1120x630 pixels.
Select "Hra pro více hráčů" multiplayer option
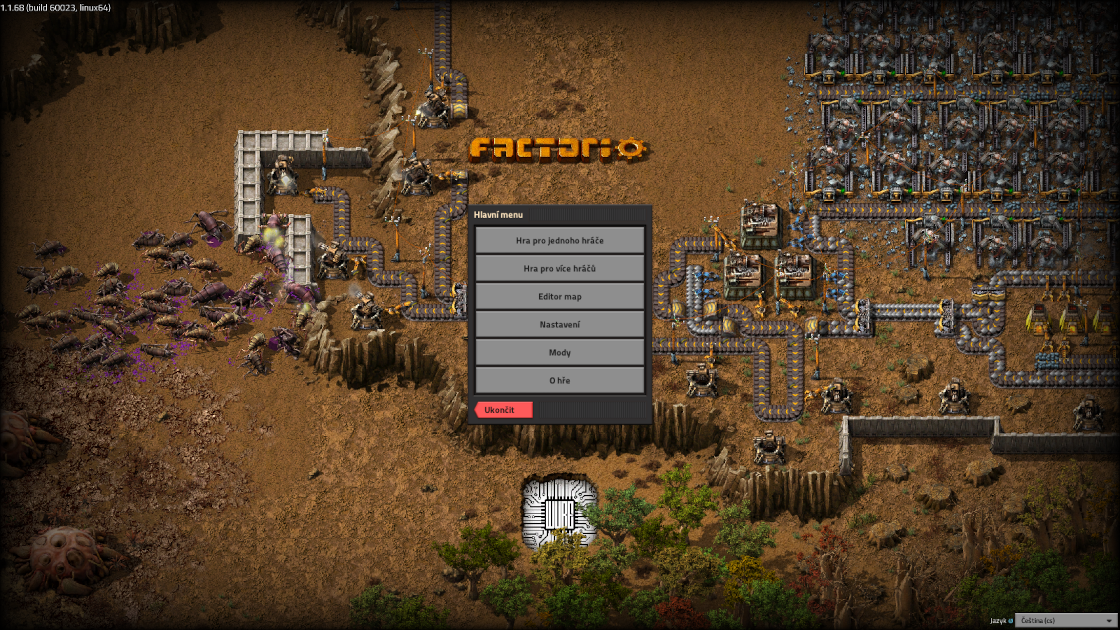coord(559,268)
